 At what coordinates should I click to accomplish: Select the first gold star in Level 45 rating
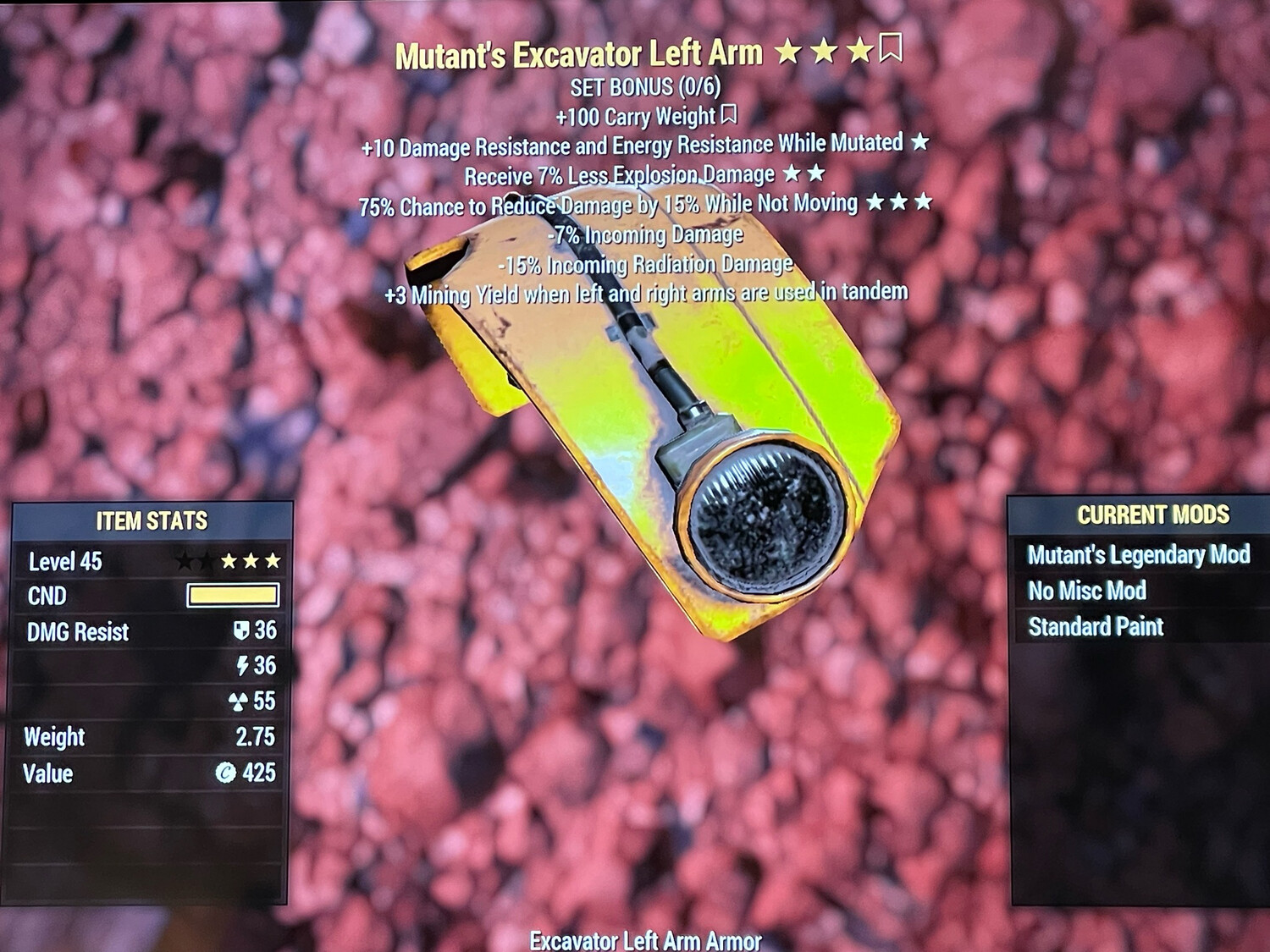point(229,559)
